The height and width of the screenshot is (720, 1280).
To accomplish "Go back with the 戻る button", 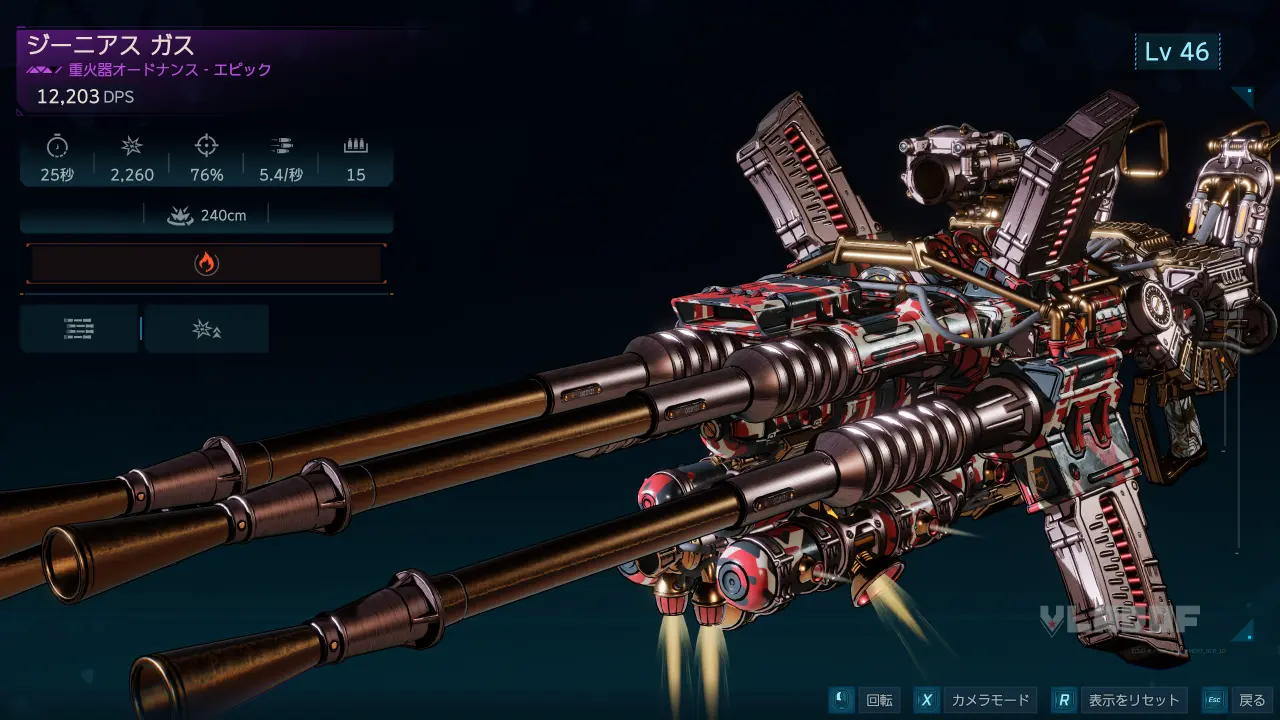I will click(x=1237, y=700).
